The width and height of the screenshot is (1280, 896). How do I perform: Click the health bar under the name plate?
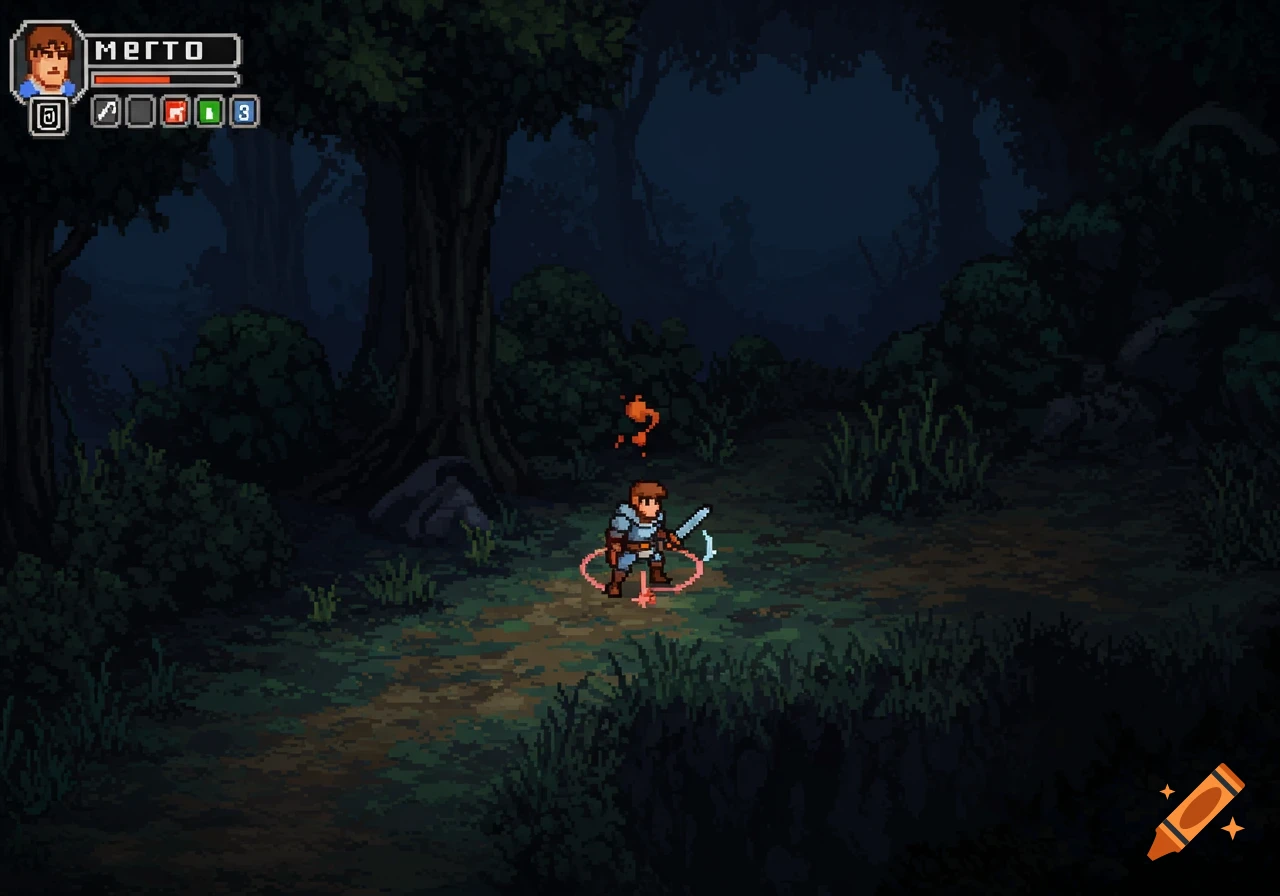160,78
